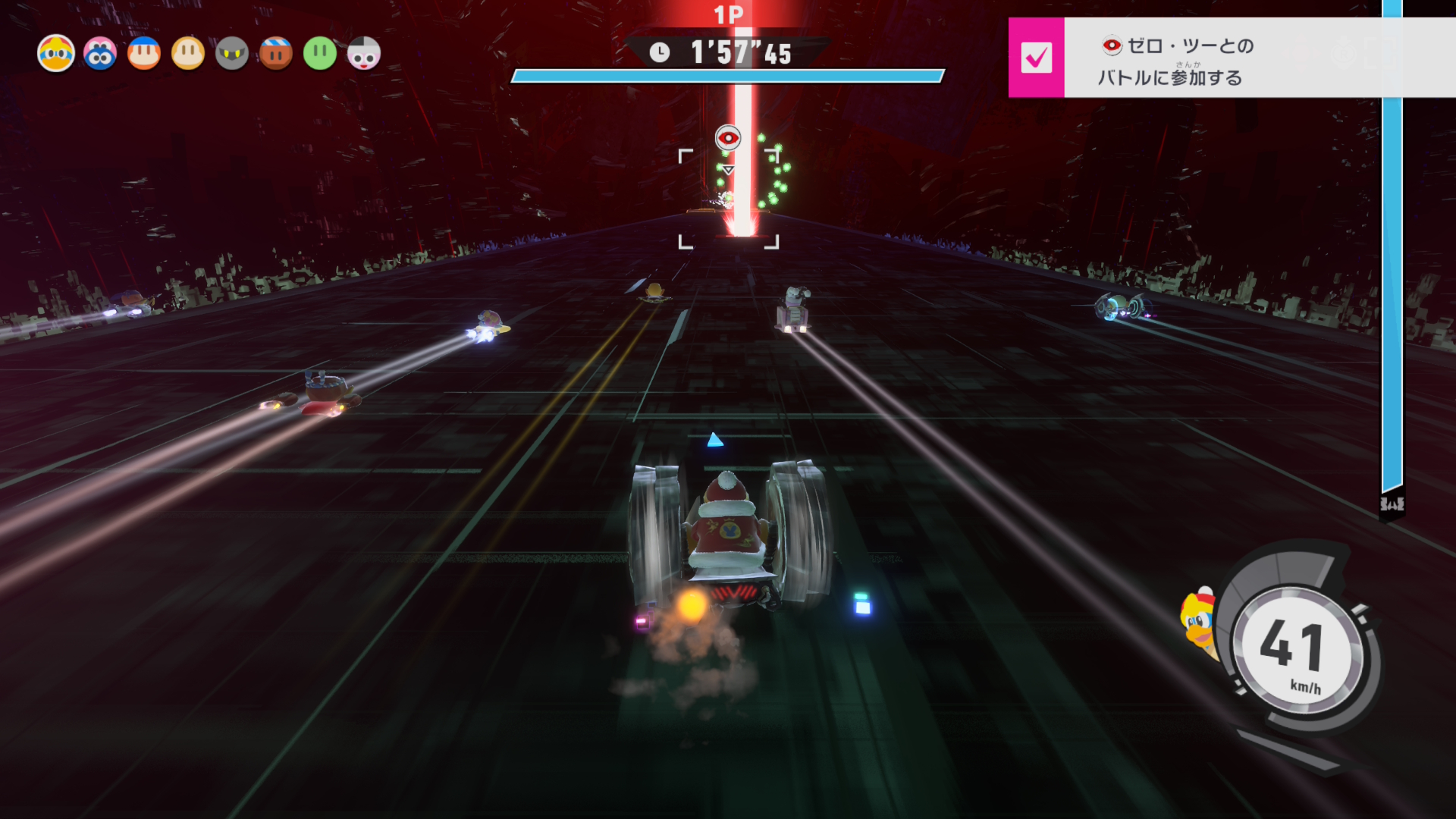Select brown icon with striped headband
The image size is (1456, 819).
click(276, 54)
